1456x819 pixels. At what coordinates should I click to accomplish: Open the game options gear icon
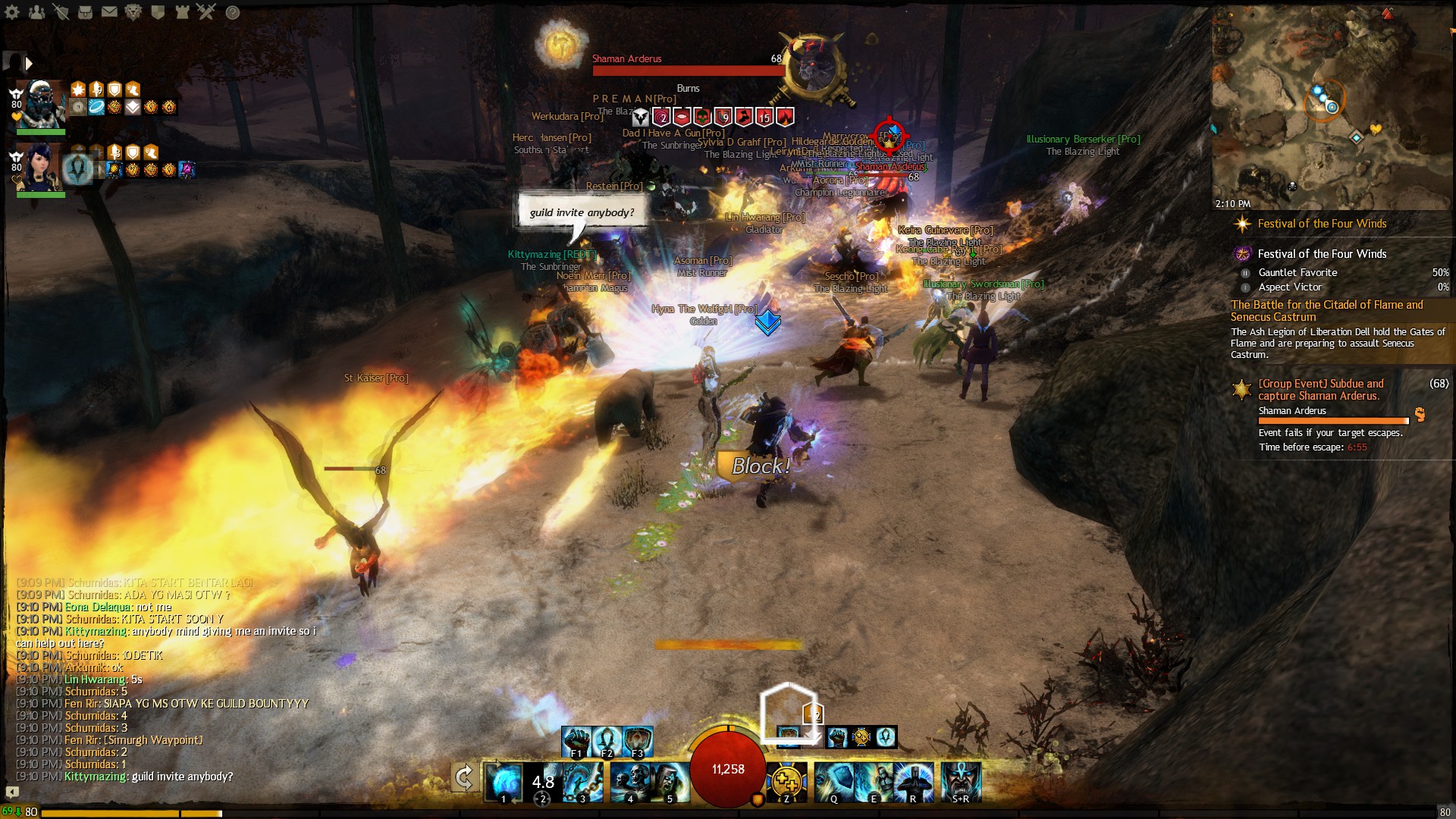pyautogui.click(x=11, y=11)
